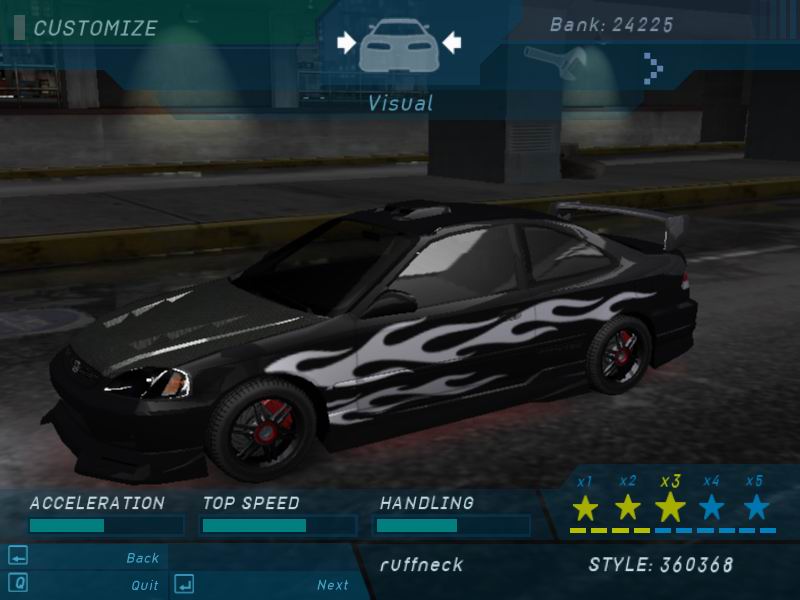The width and height of the screenshot is (800, 600).
Task: Quit the customization screen
Action: coord(145,585)
